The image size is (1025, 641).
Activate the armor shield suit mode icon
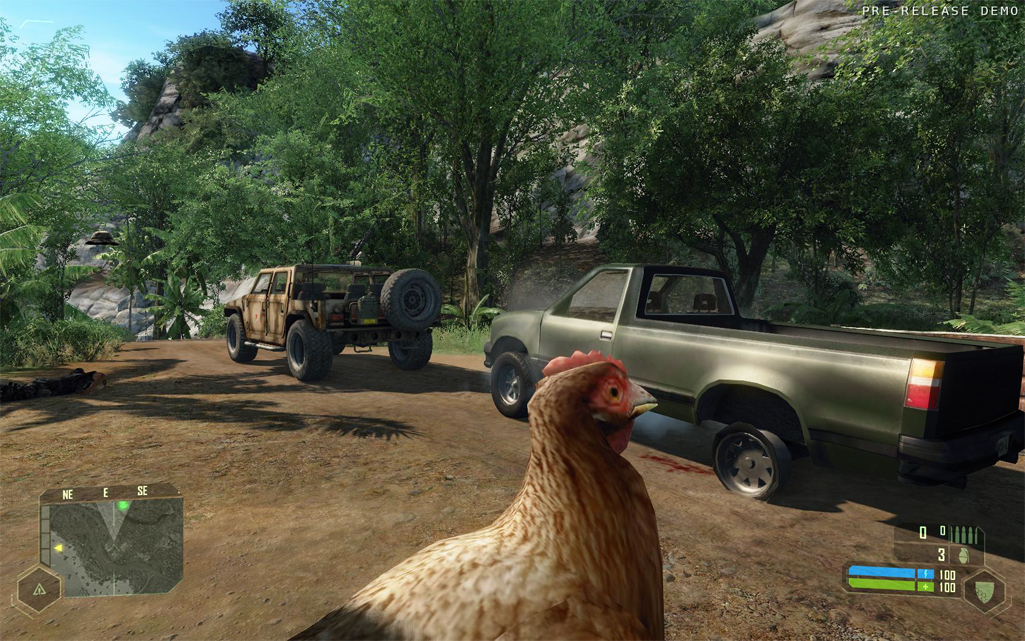pyautogui.click(x=983, y=589)
